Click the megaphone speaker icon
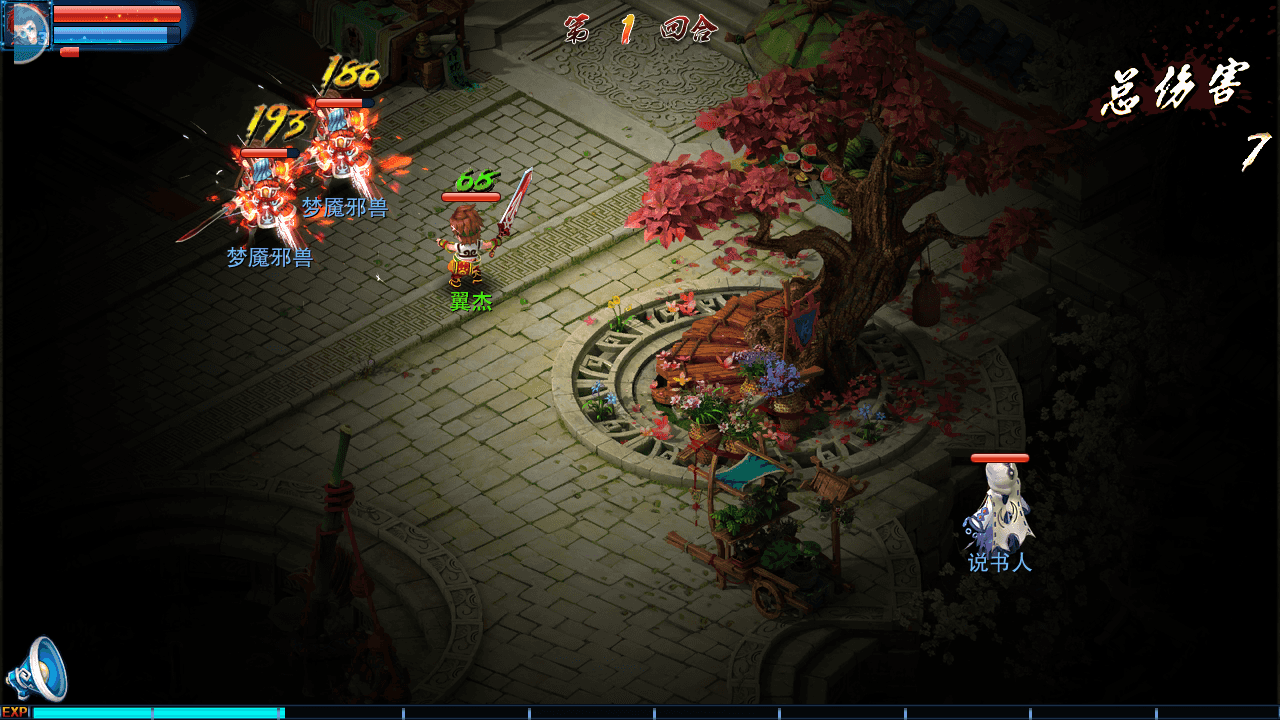The height and width of the screenshot is (720, 1280). click(37, 670)
